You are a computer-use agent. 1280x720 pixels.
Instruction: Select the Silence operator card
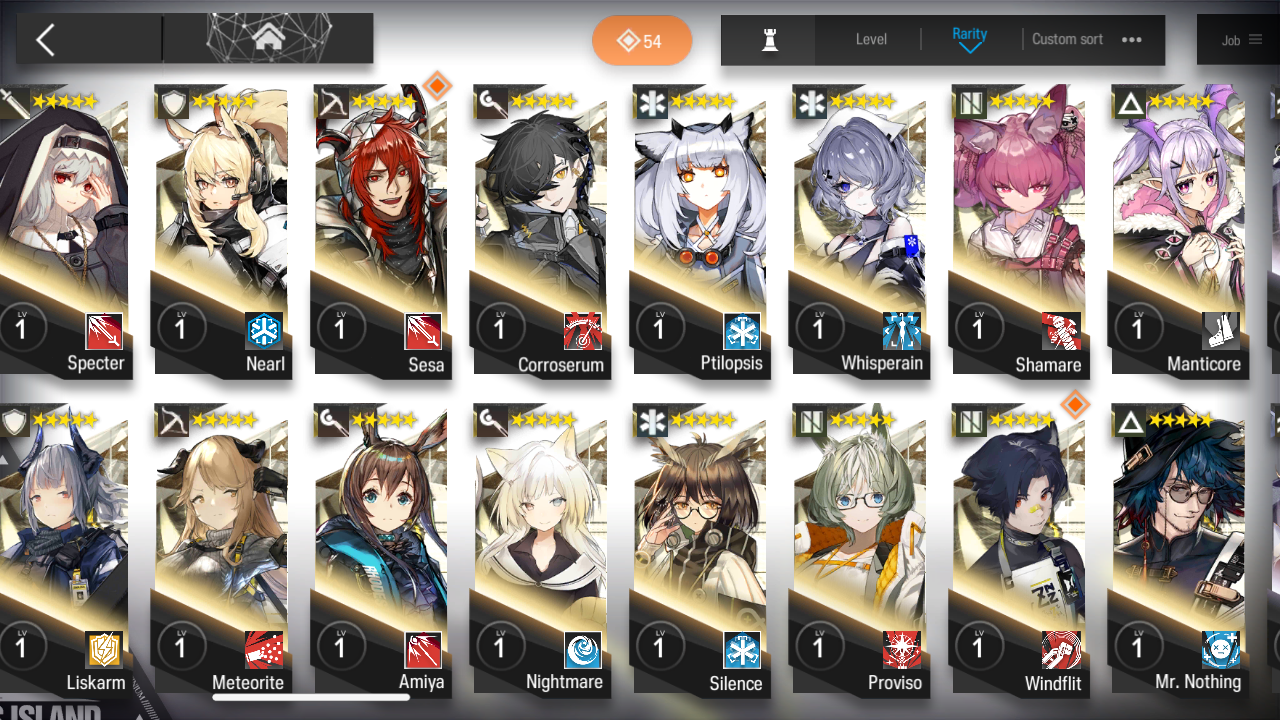click(x=700, y=550)
